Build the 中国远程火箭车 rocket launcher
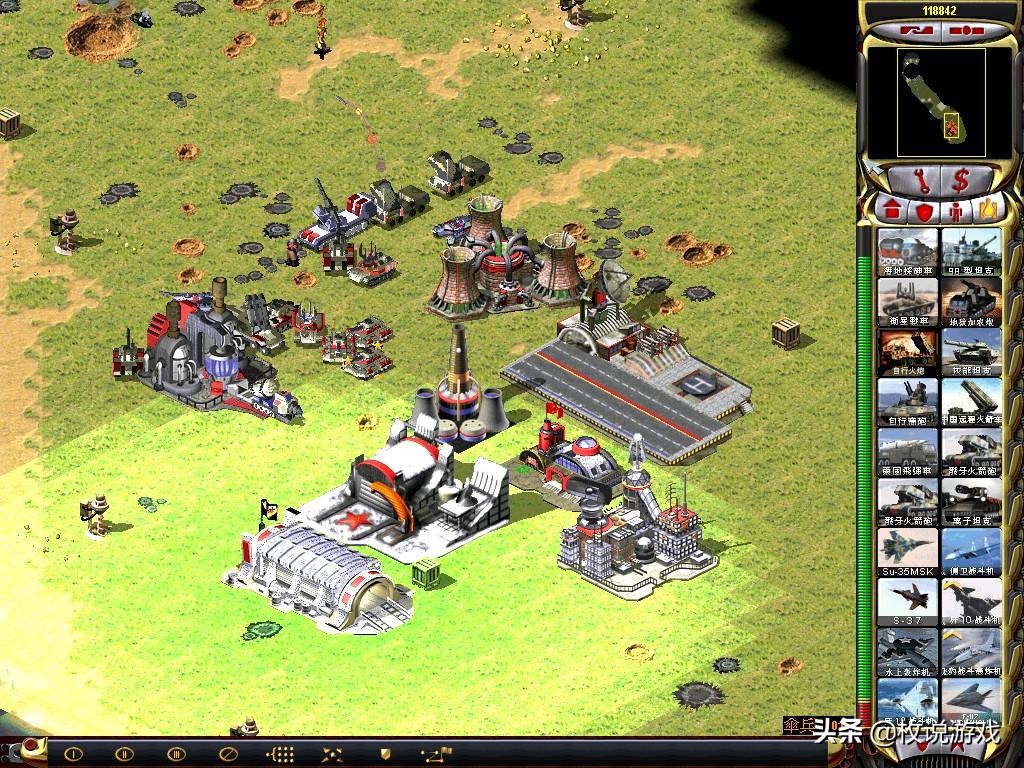Screen dimensions: 1024x768 [971, 401]
